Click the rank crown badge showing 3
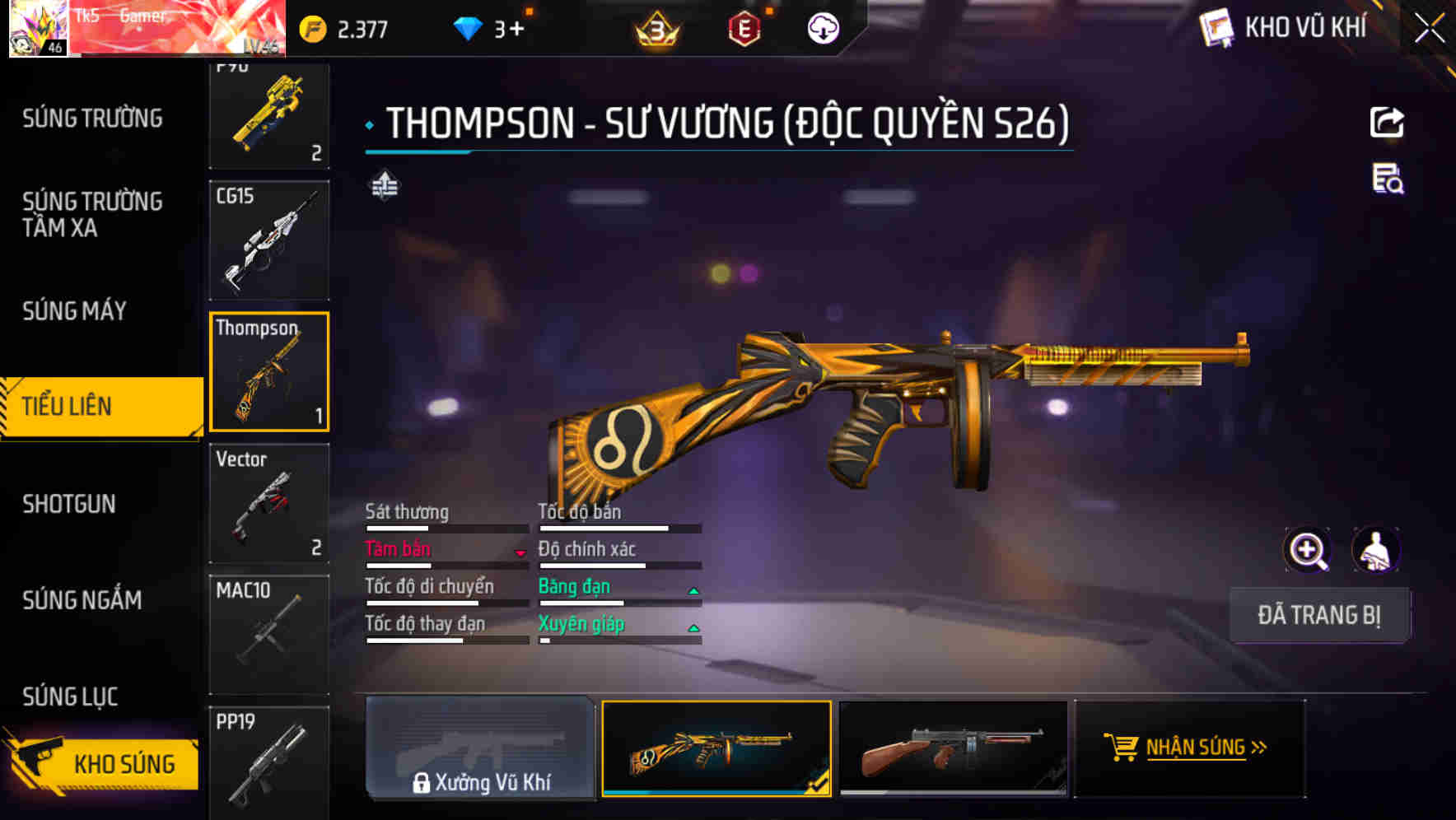1456x820 pixels. (656, 27)
